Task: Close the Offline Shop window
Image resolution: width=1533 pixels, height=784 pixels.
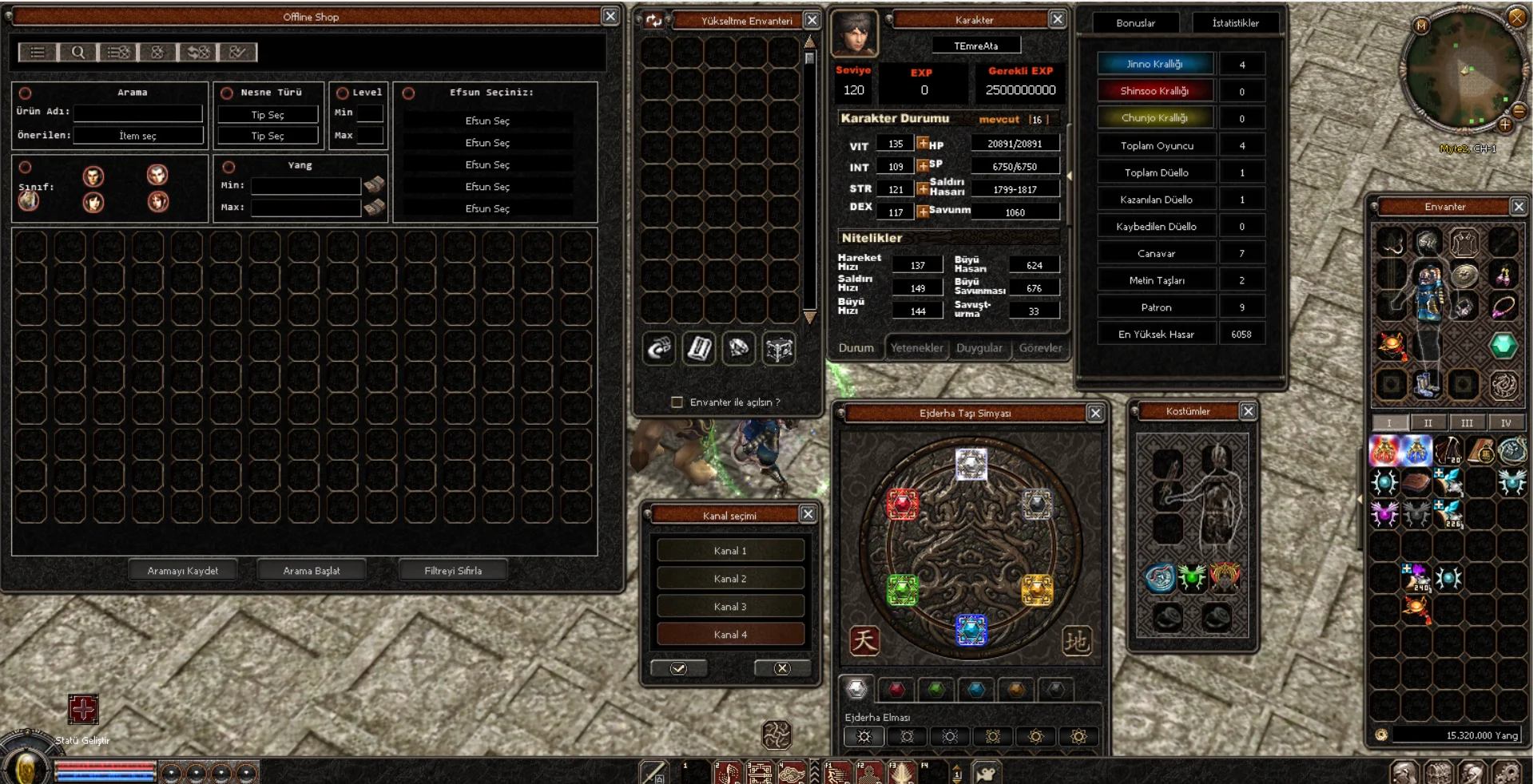Action: [610, 16]
